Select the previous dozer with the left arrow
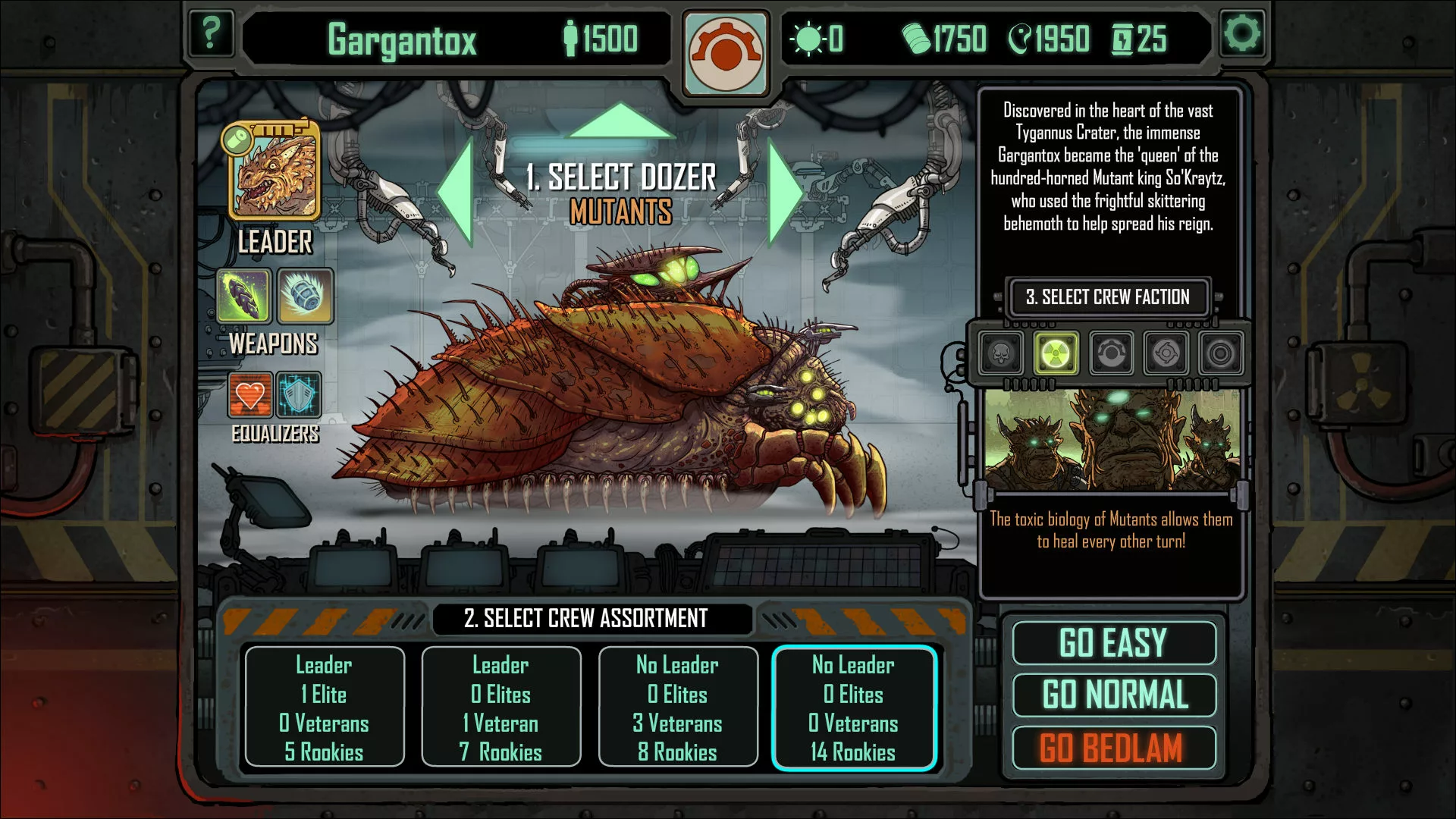The image size is (1456, 819). 457,192
